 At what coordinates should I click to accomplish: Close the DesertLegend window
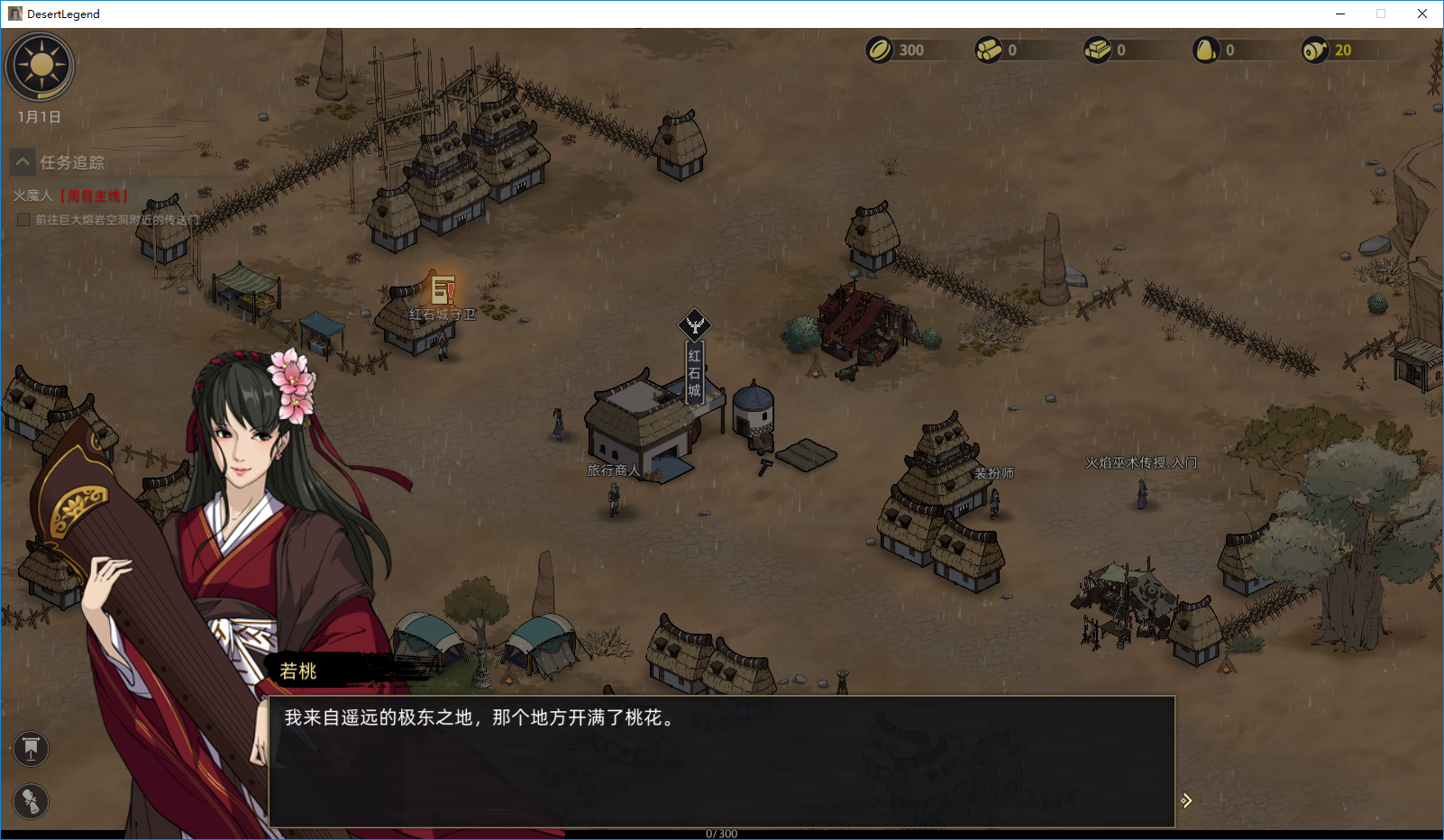coord(1421,14)
